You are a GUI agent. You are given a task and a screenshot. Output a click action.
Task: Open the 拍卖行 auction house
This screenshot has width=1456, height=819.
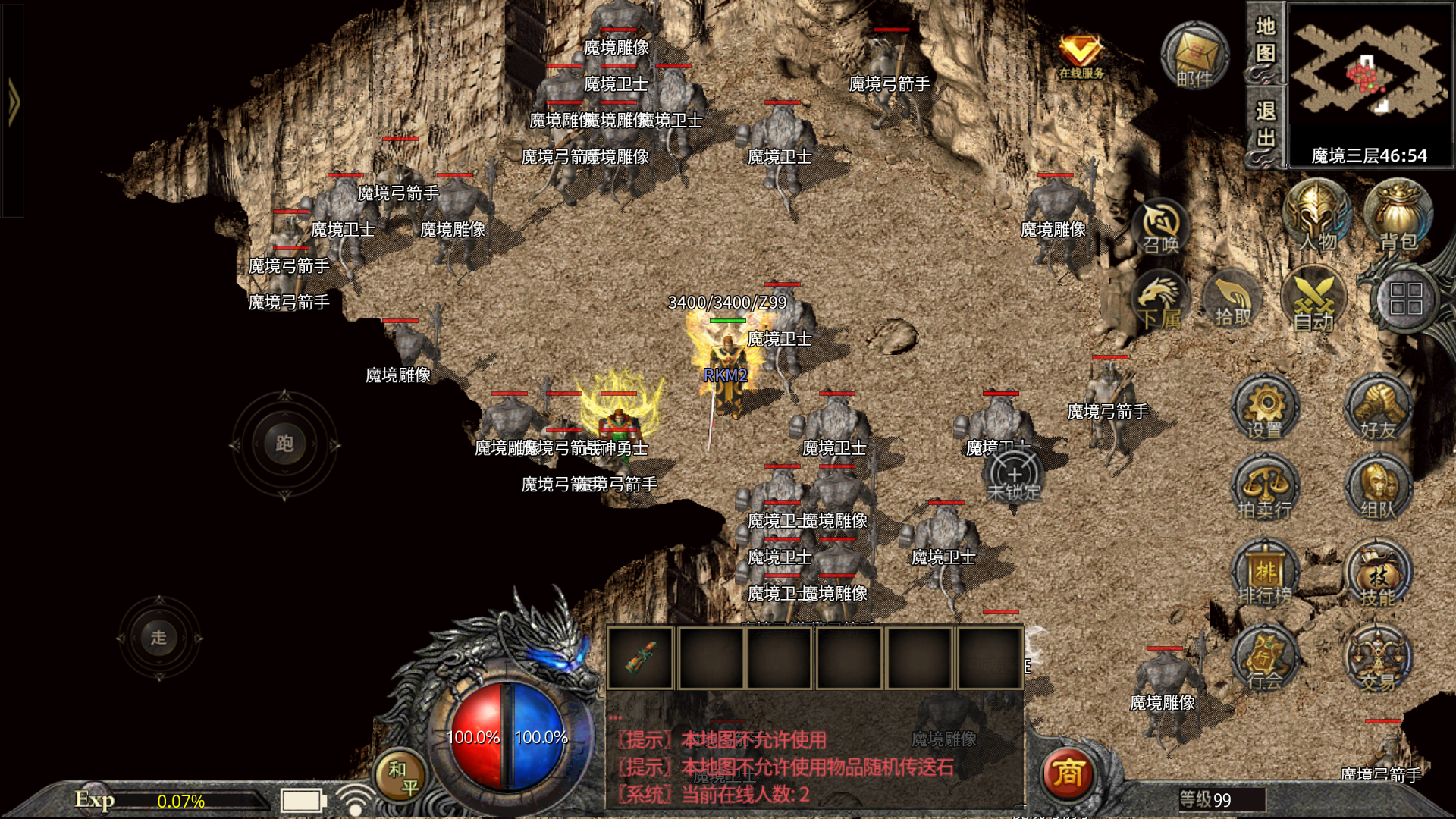[1264, 489]
